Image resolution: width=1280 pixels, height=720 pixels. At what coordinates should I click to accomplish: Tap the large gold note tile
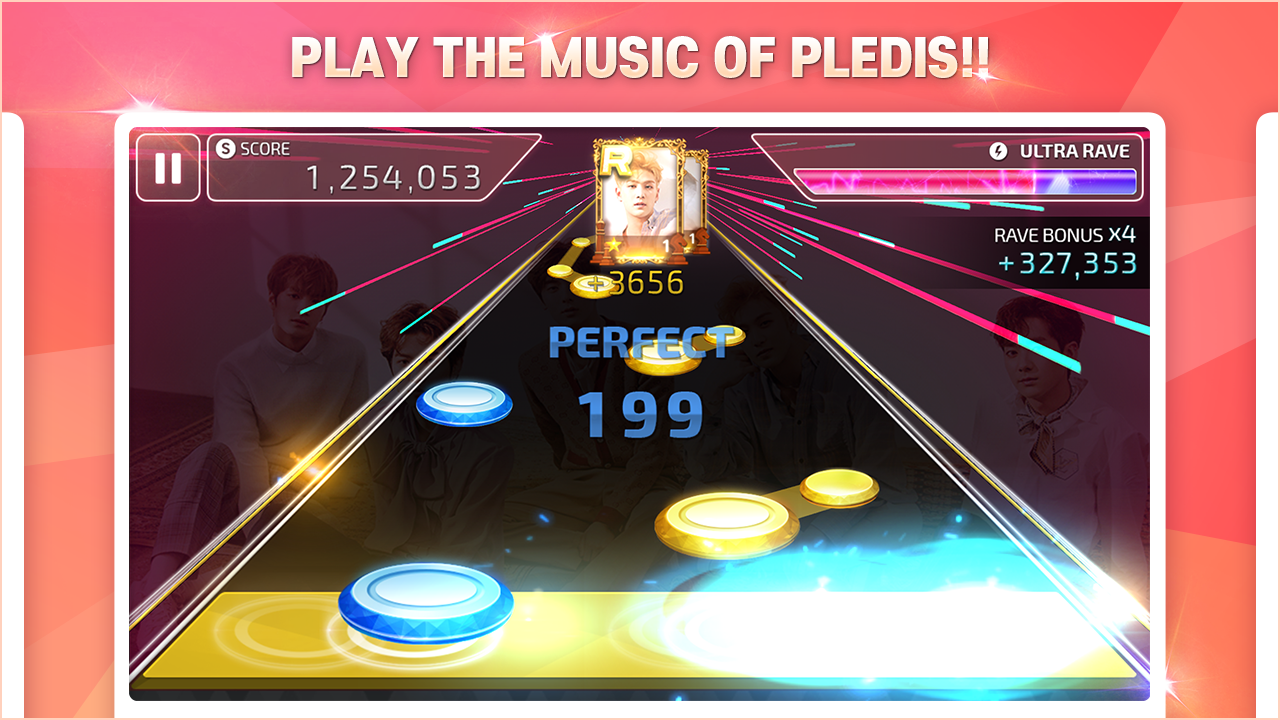click(726, 522)
